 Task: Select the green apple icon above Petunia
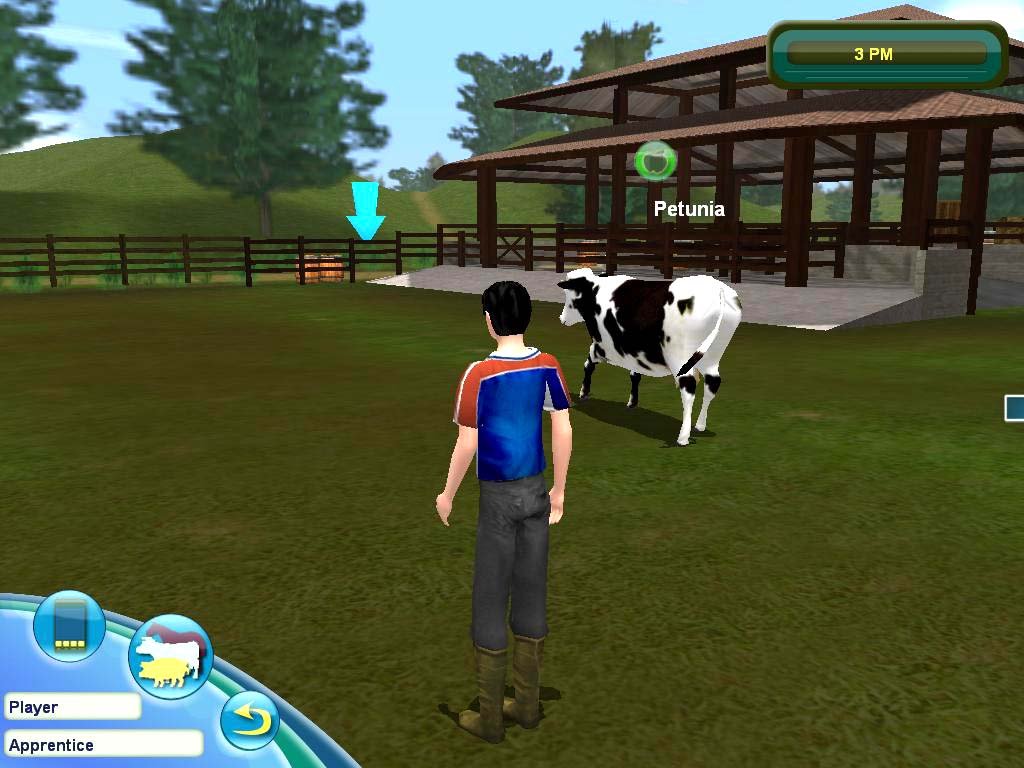(x=656, y=161)
